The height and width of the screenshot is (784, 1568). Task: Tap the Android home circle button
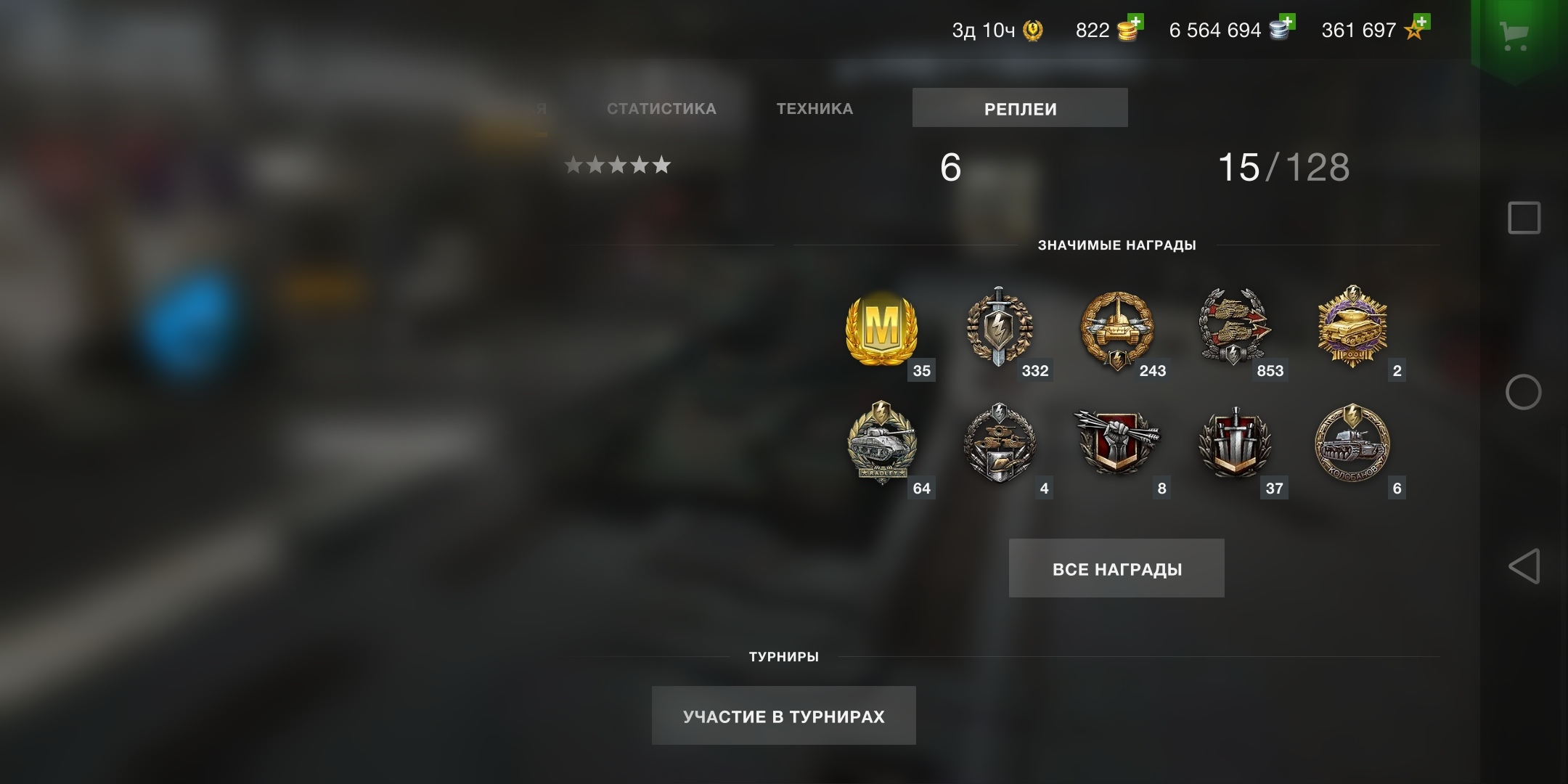[x=1524, y=393]
